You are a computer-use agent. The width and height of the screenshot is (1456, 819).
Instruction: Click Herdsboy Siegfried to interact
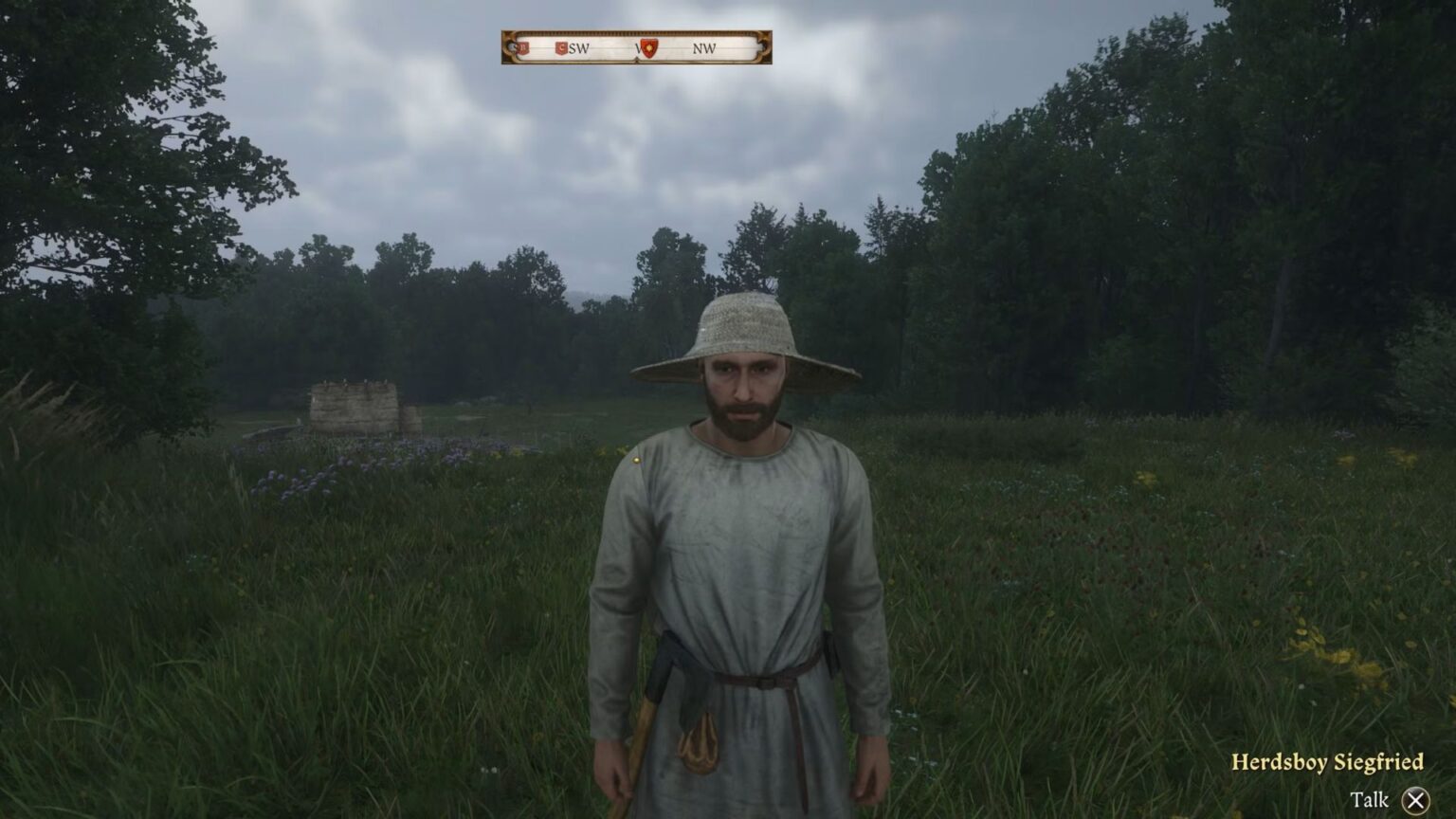(749, 521)
